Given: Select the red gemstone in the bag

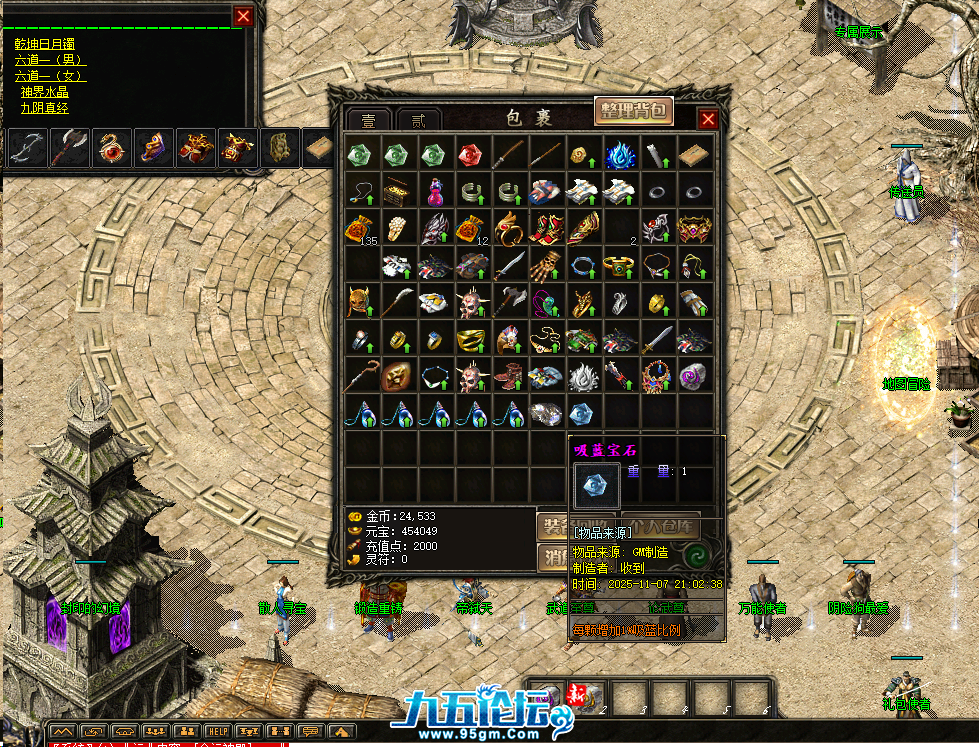Looking at the screenshot, I should pos(470,155).
